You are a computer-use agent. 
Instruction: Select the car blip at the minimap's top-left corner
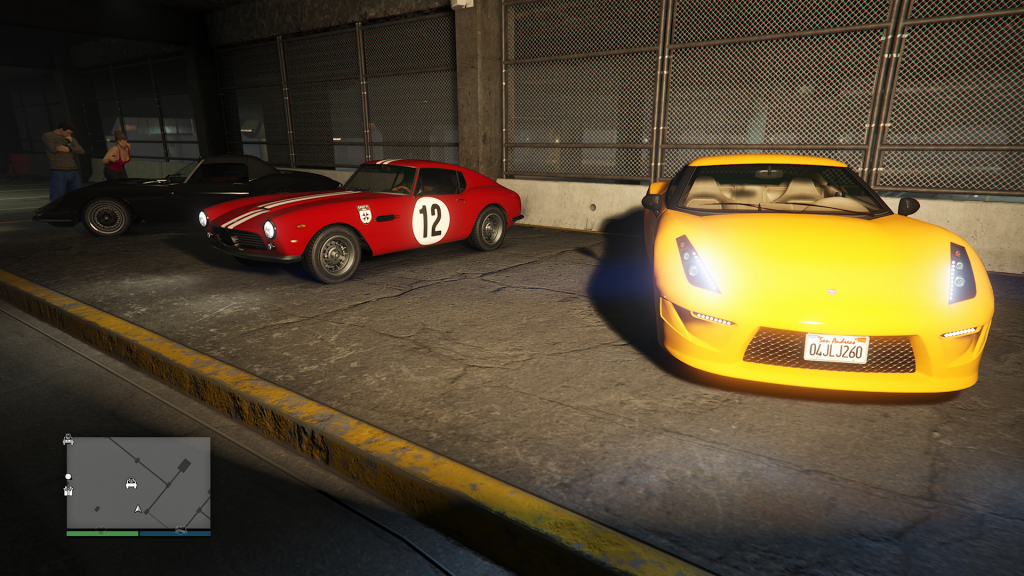click(68, 439)
